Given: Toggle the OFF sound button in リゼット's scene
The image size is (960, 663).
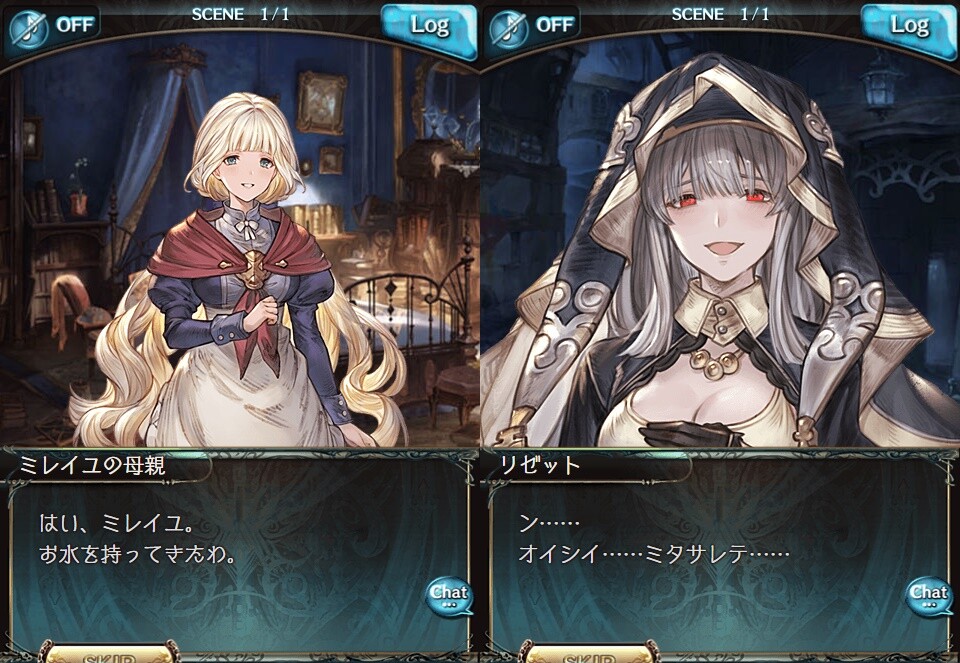Looking at the screenshot, I should point(535,26).
